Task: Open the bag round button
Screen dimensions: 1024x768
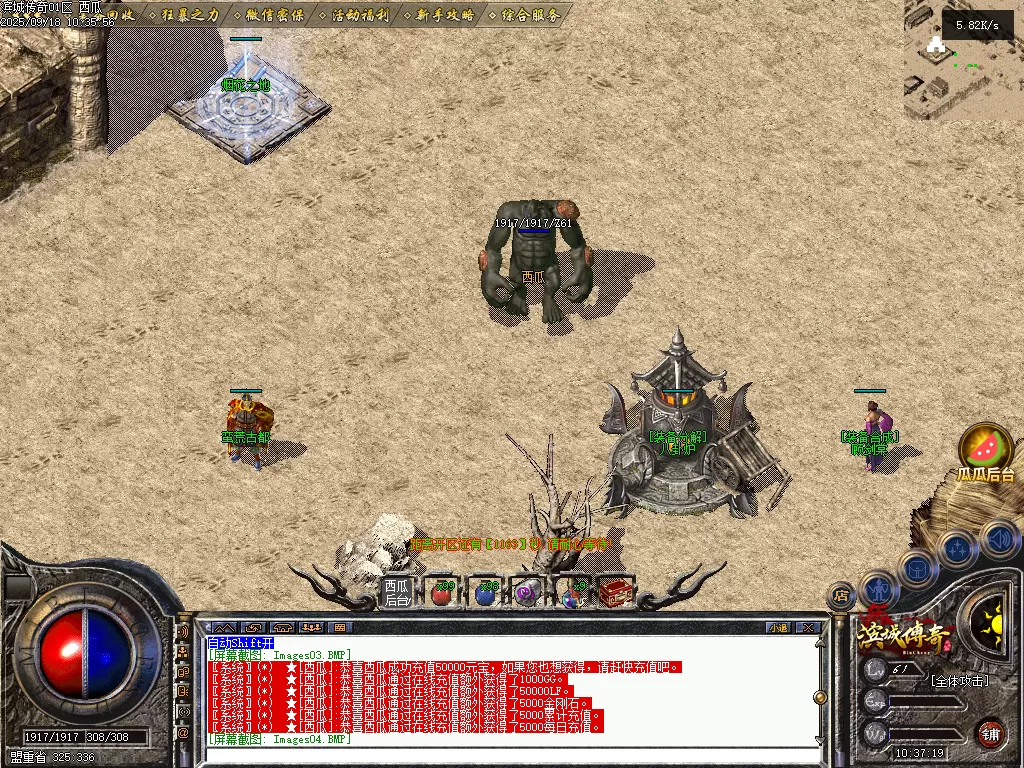Action: point(917,568)
